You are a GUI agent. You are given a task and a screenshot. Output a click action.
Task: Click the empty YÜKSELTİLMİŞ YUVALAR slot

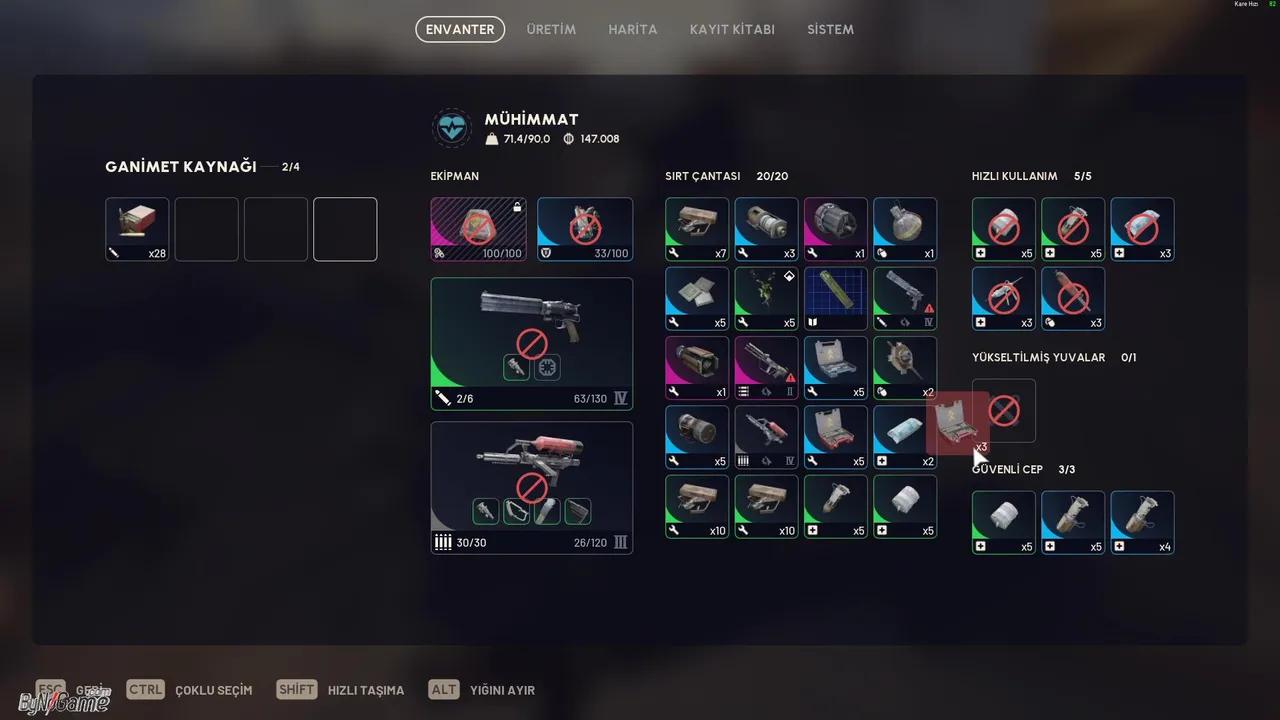coord(1004,410)
